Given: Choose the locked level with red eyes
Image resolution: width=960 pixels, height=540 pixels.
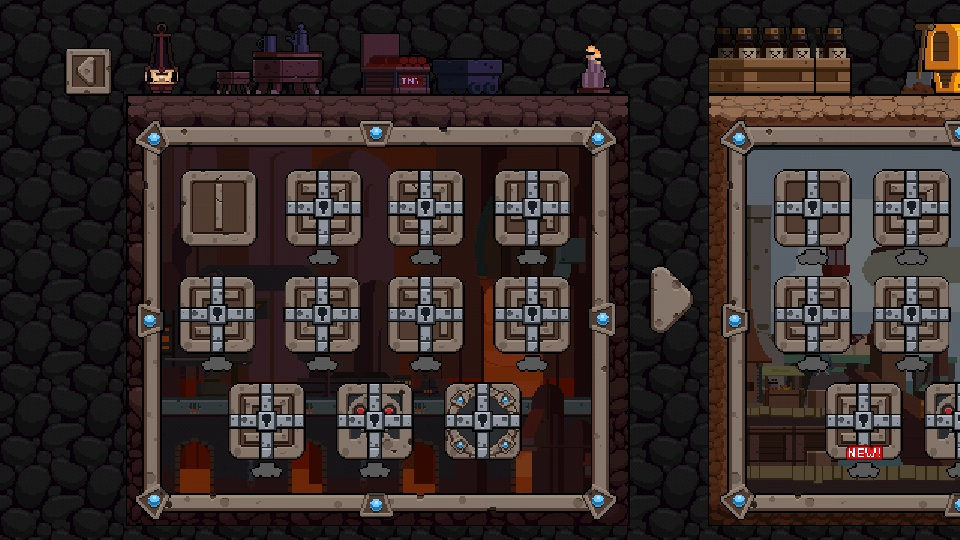Looking at the screenshot, I should [x=374, y=420].
